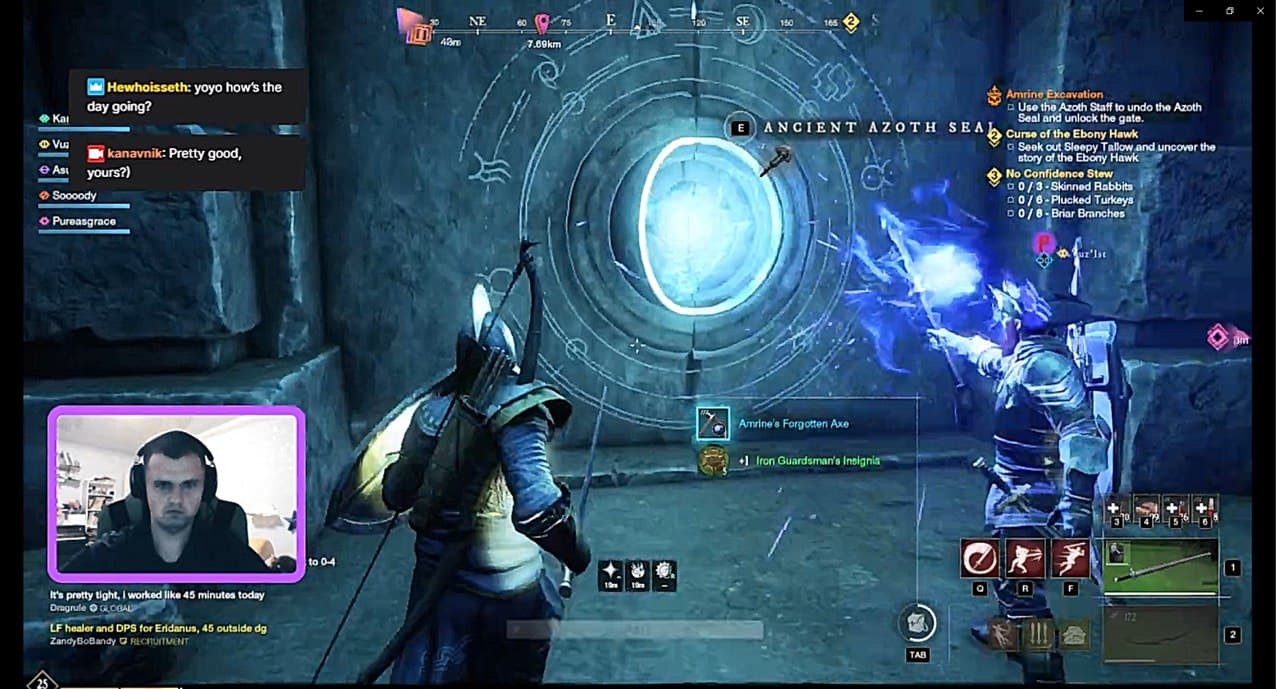Switch to the bow in weapon slot 2
The image size is (1280, 689).
point(1160,634)
